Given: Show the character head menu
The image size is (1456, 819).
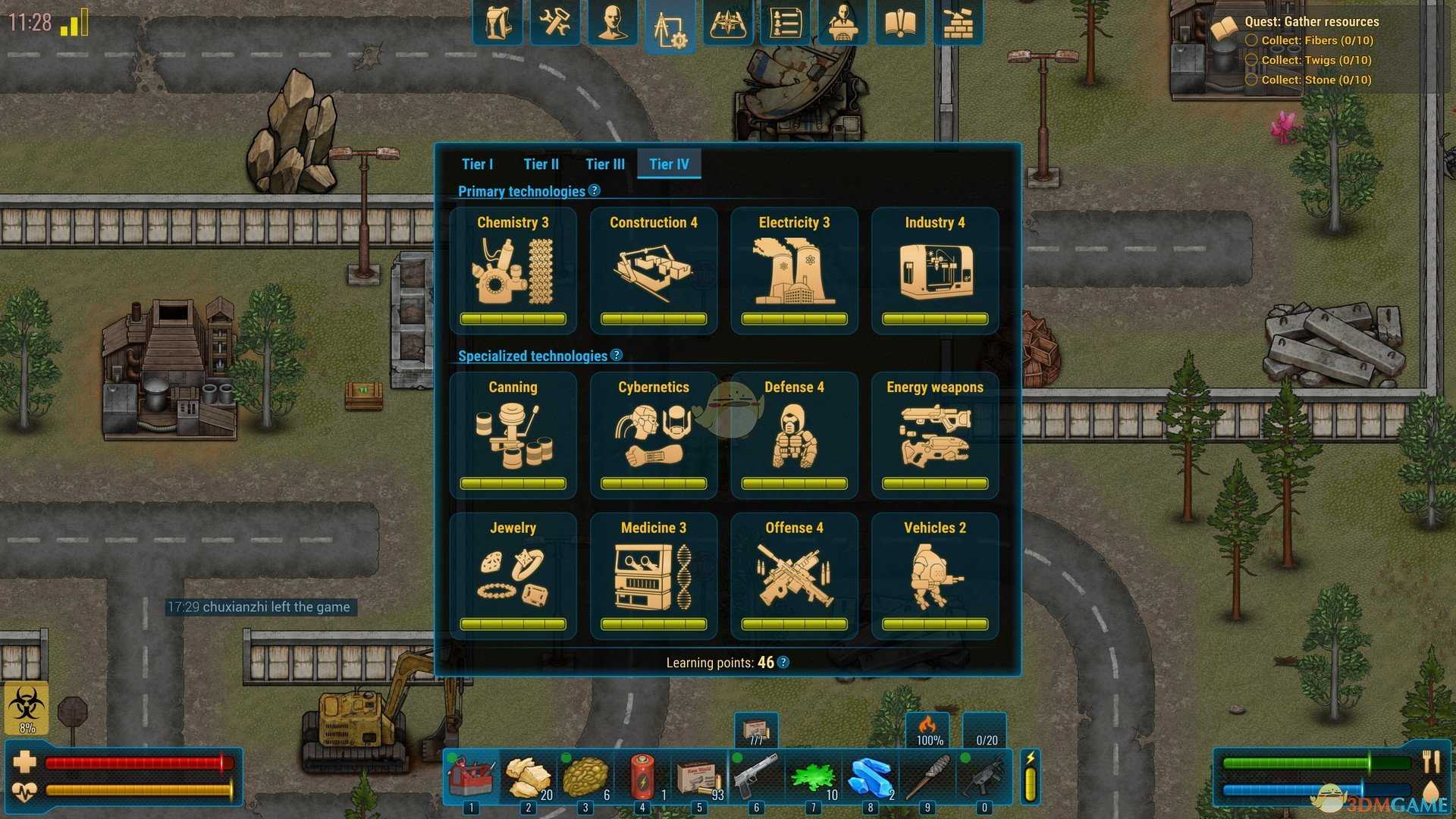Looking at the screenshot, I should pos(613,23).
